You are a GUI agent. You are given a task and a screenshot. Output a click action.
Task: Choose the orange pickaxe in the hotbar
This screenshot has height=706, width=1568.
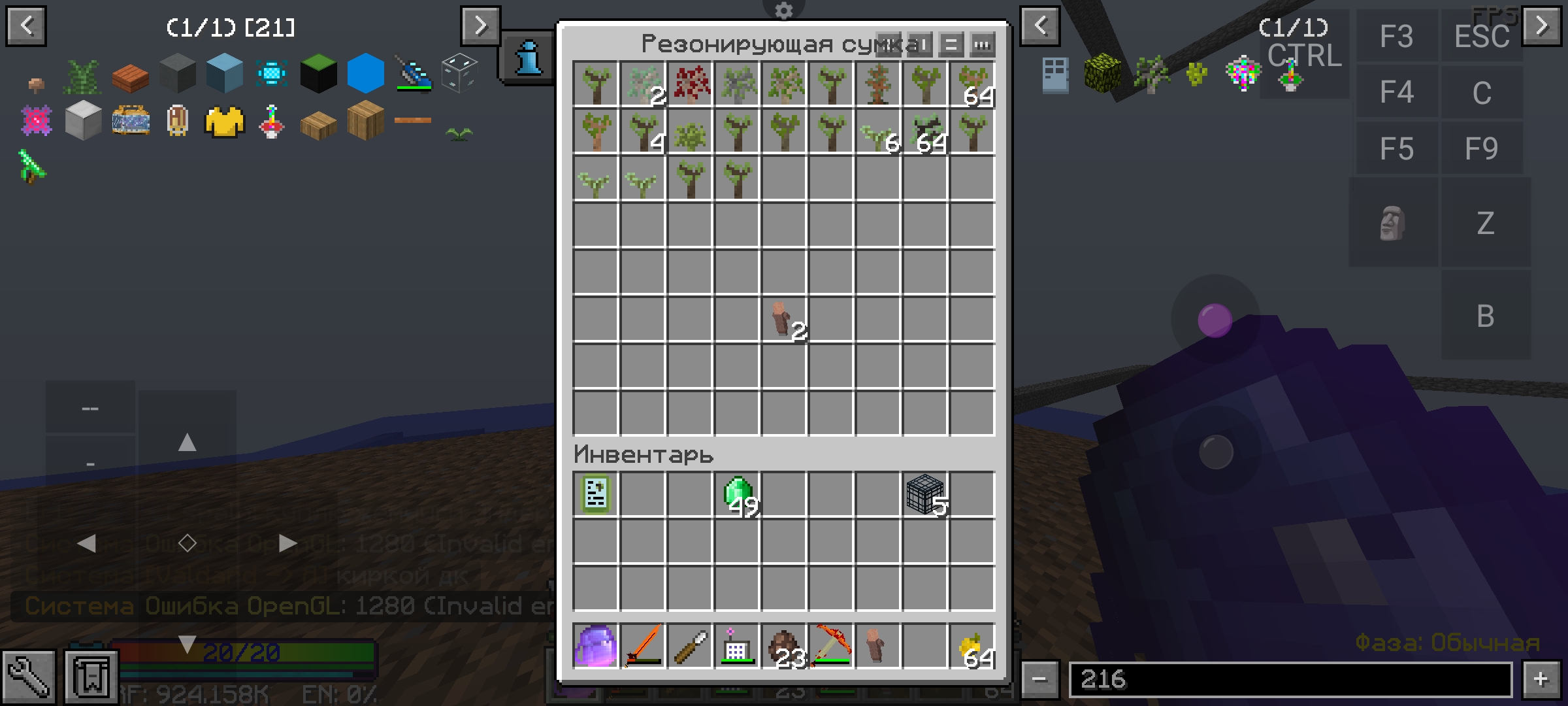coord(831,646)
